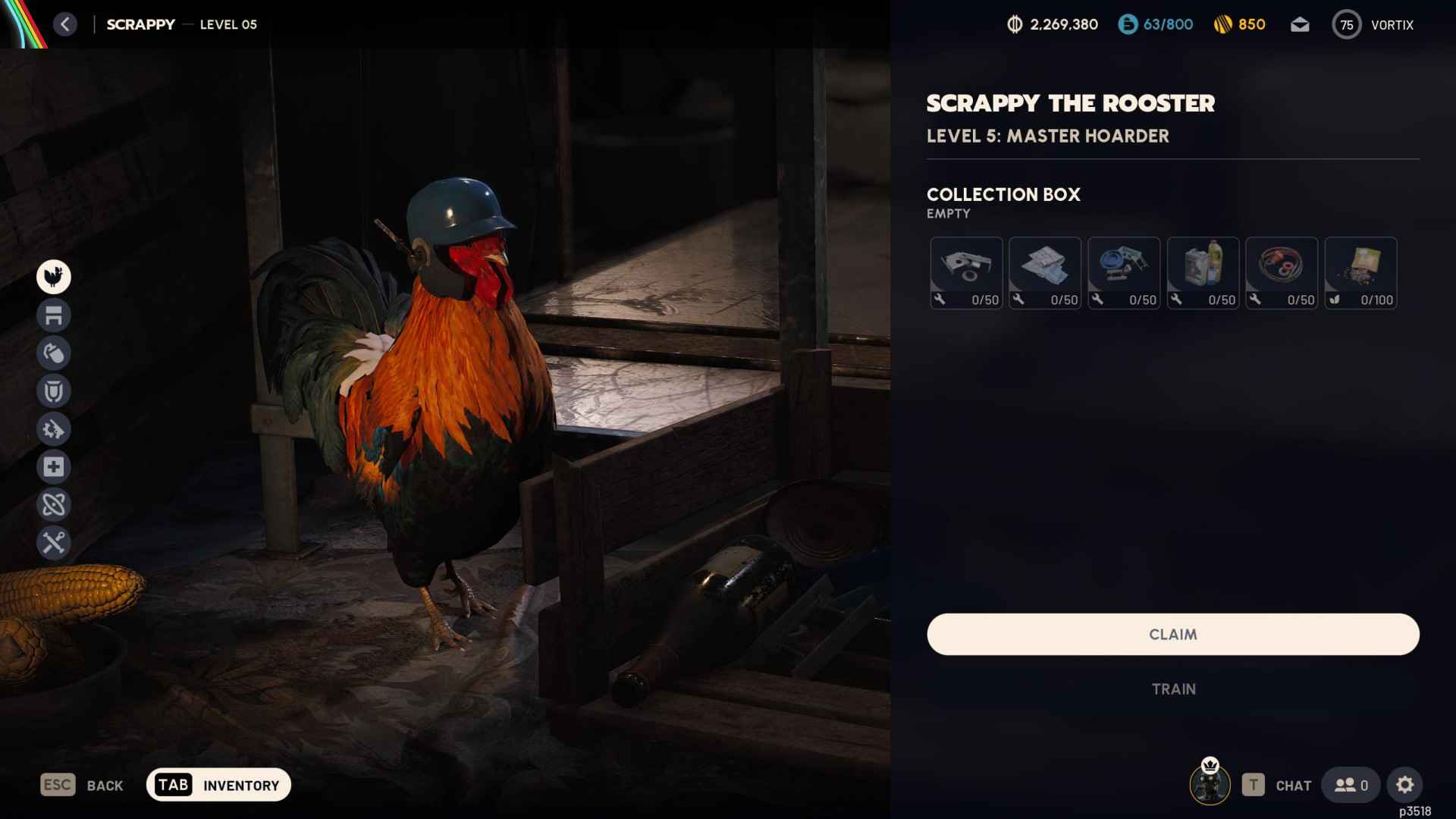Click Back to exit the Scrappy screen
Viewport: 1456px width, 819px height.
tap(83, 785)
